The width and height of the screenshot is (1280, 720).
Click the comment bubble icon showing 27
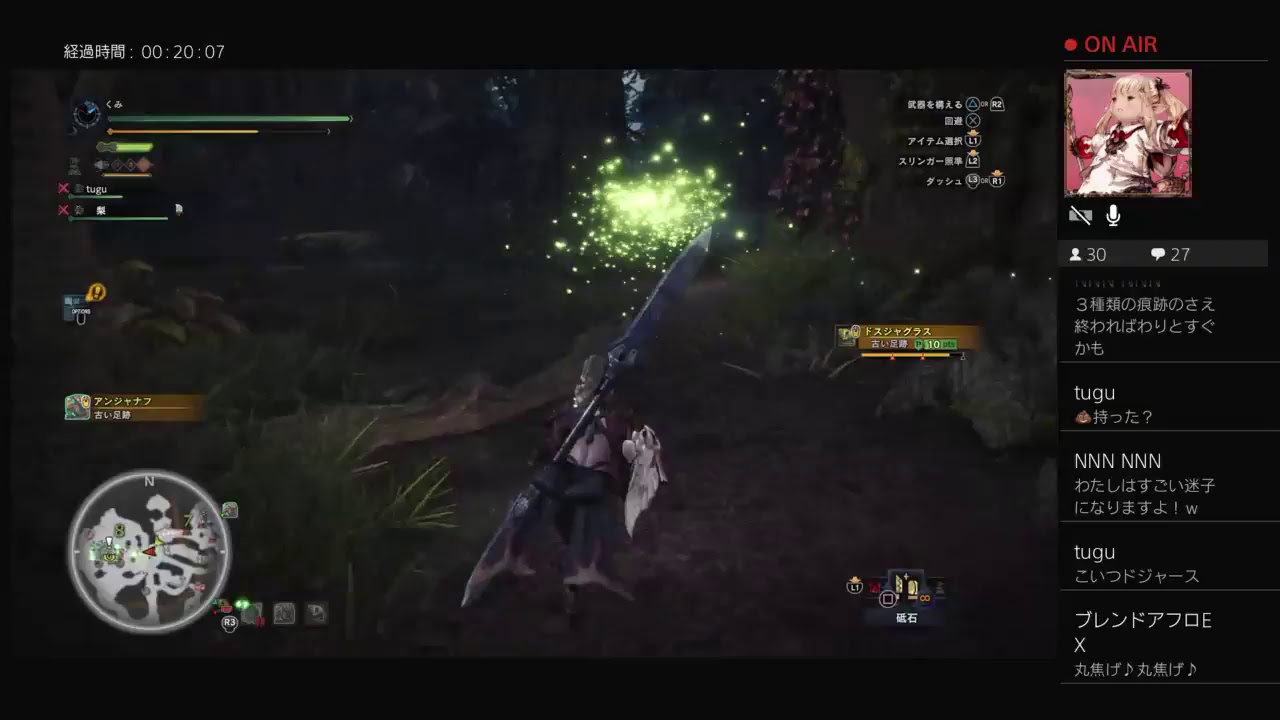tap(1157, 254)
